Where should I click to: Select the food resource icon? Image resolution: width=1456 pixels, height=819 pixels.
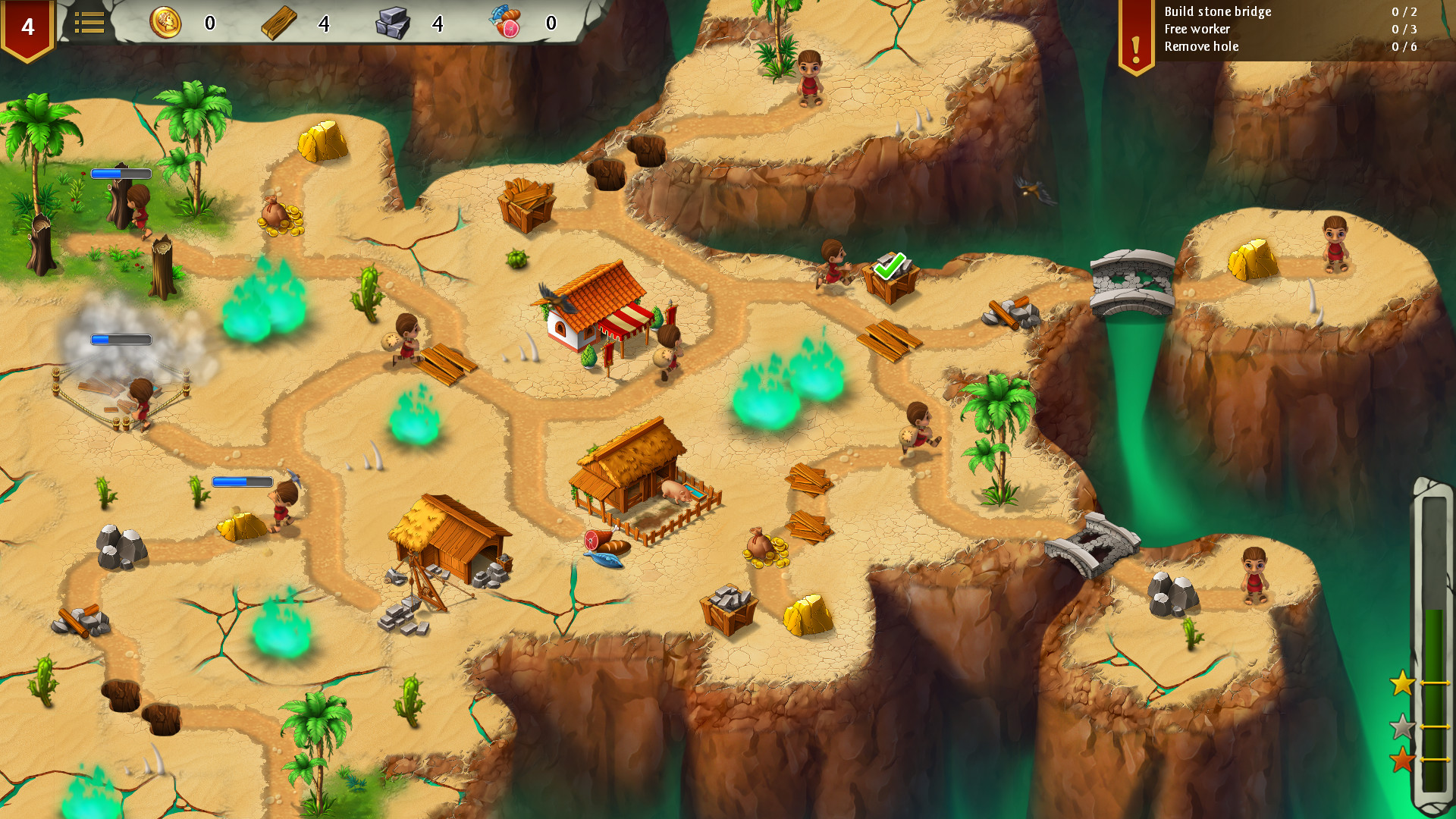pos(507,23)
